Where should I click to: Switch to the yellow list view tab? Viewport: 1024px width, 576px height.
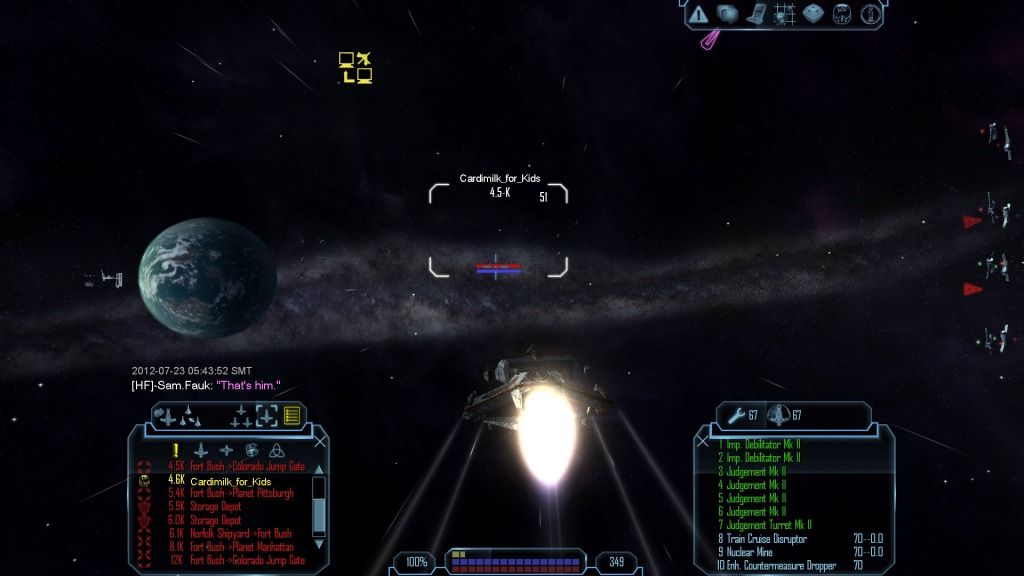coord(292,415)
